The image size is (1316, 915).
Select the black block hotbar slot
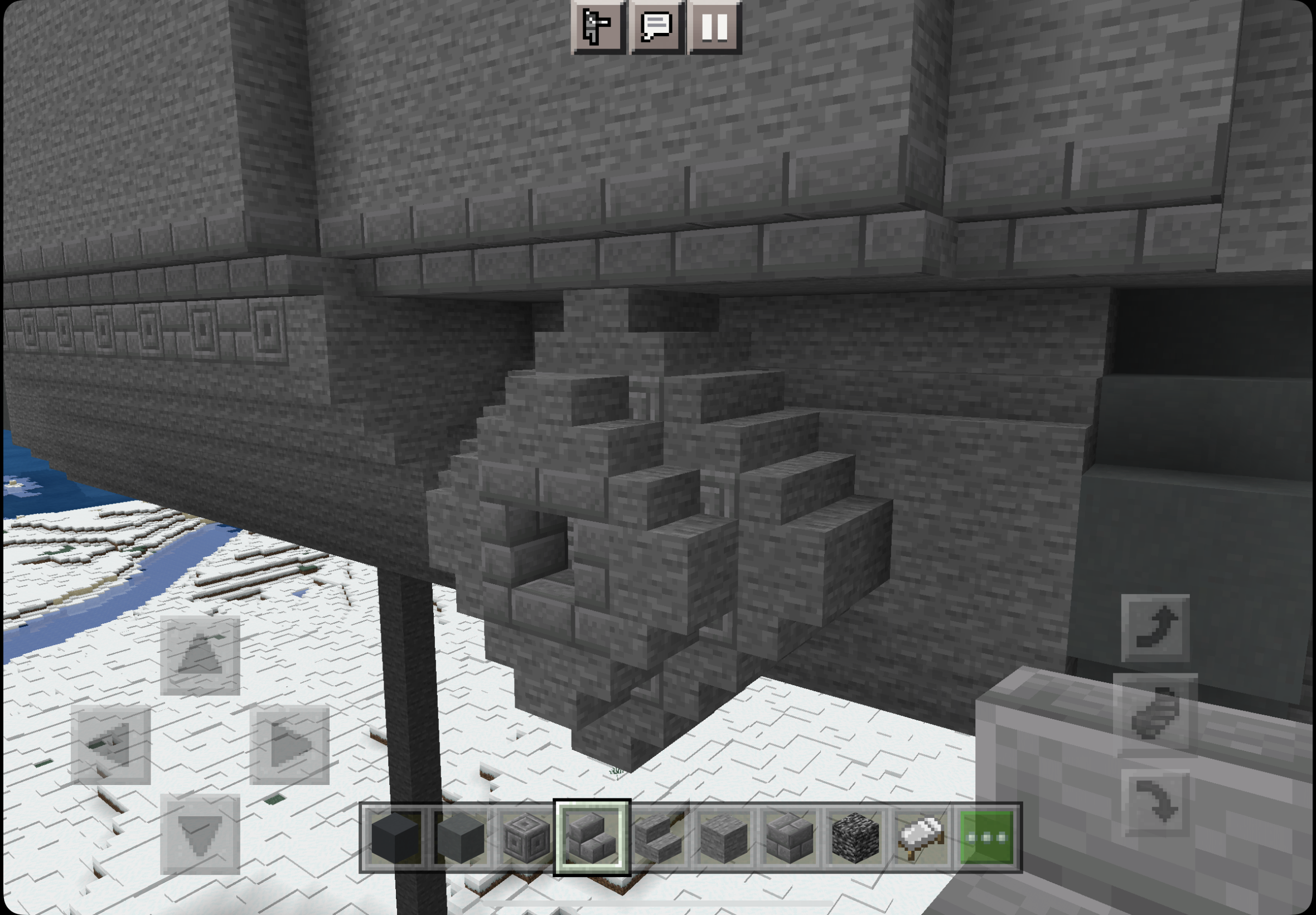pyautogui.click(x=395, y=837)
